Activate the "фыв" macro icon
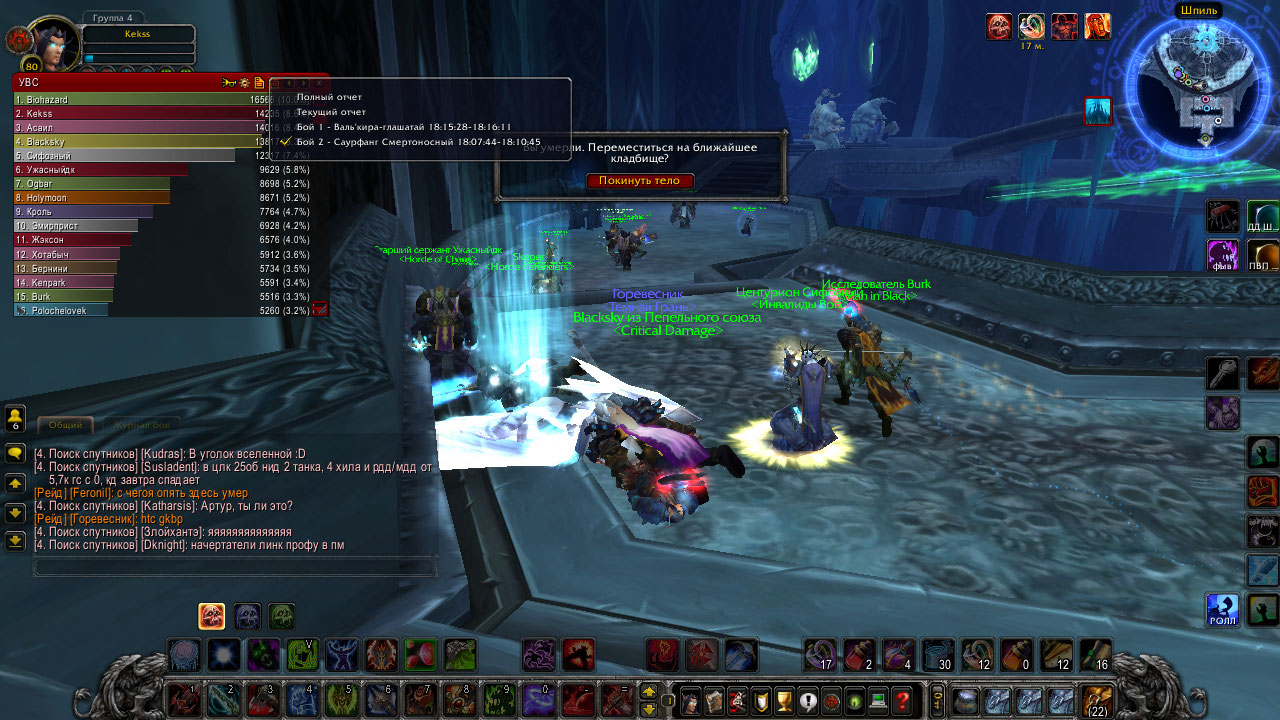Image resolution: width=1280 pixels, height=720 pixels. [1222, 254]
